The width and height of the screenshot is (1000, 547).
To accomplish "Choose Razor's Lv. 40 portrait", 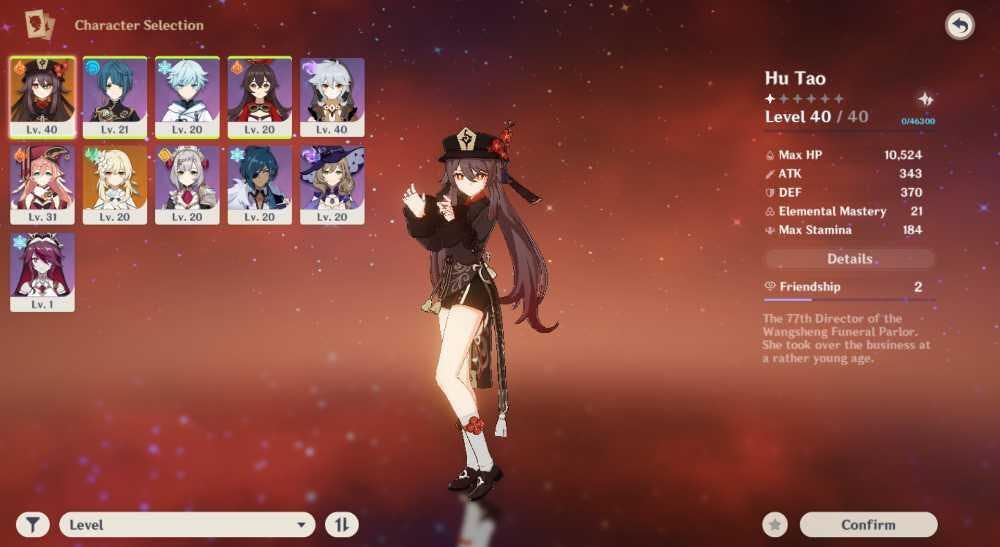I will point(332,96).
